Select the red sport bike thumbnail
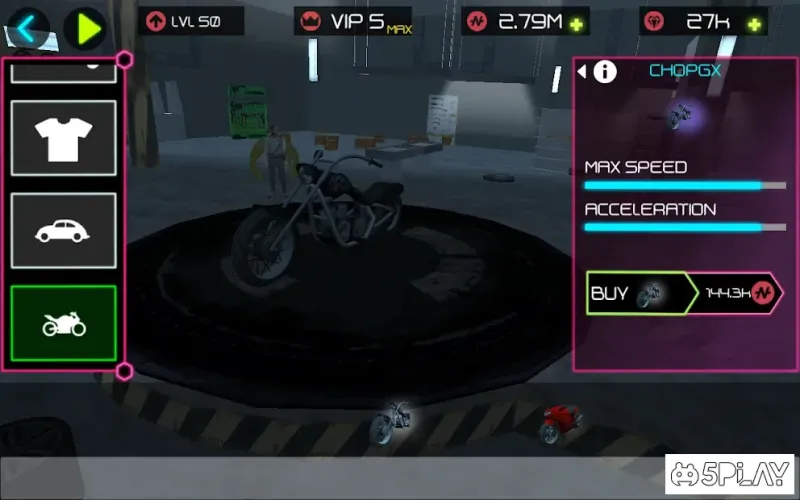The image size is (800, 500). 560,425
